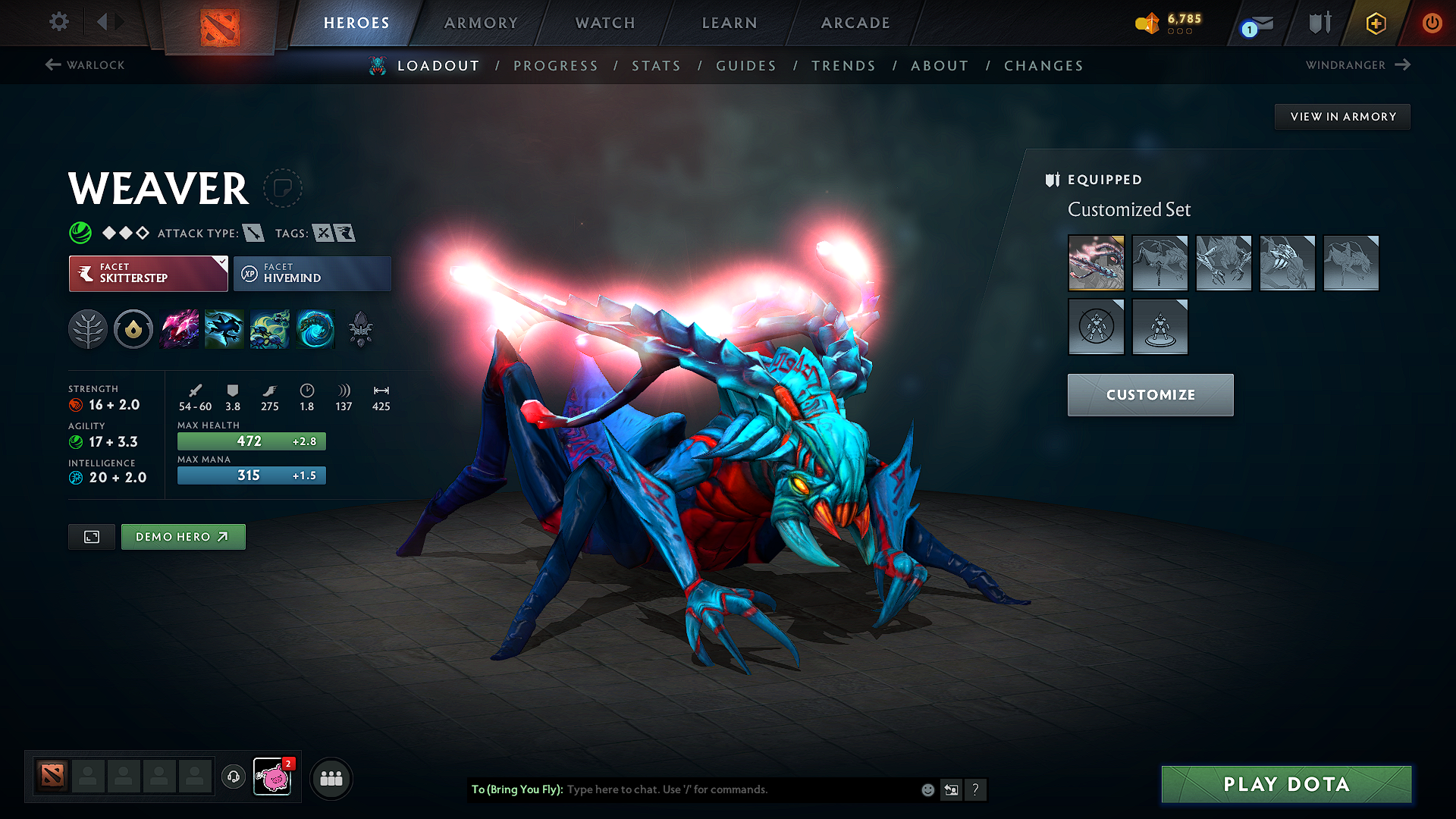1456x819 pixels.
Task: Open Weaver's talent tree icon
Action: point(88,328)
